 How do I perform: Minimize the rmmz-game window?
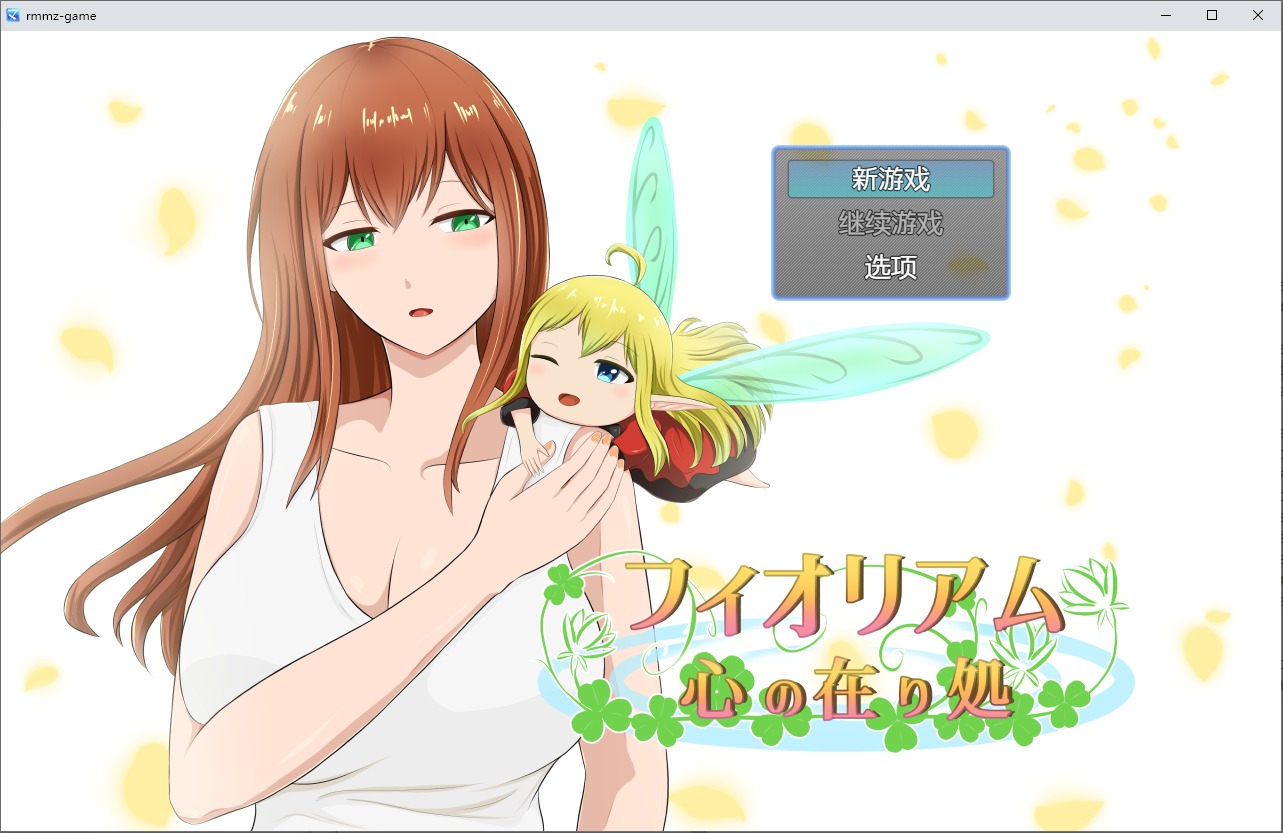pos(1166,15)
